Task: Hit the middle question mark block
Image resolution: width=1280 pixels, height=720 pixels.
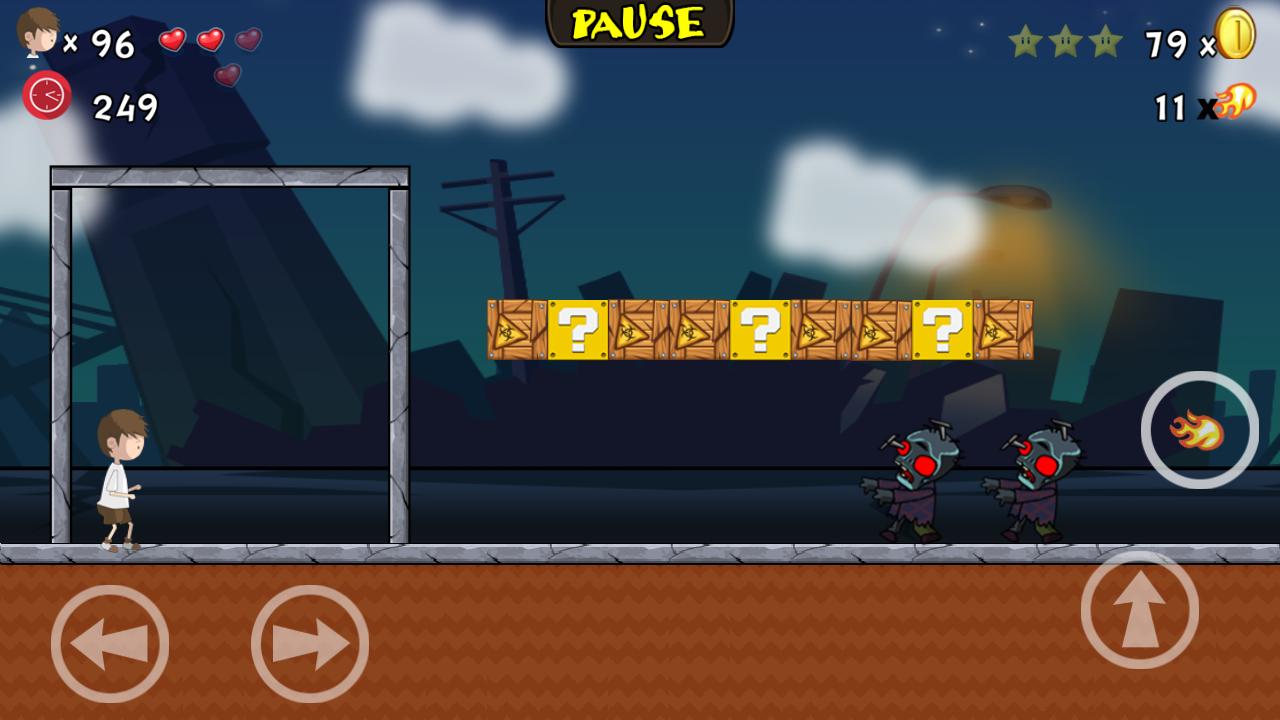Action: [x=760, y=330]
